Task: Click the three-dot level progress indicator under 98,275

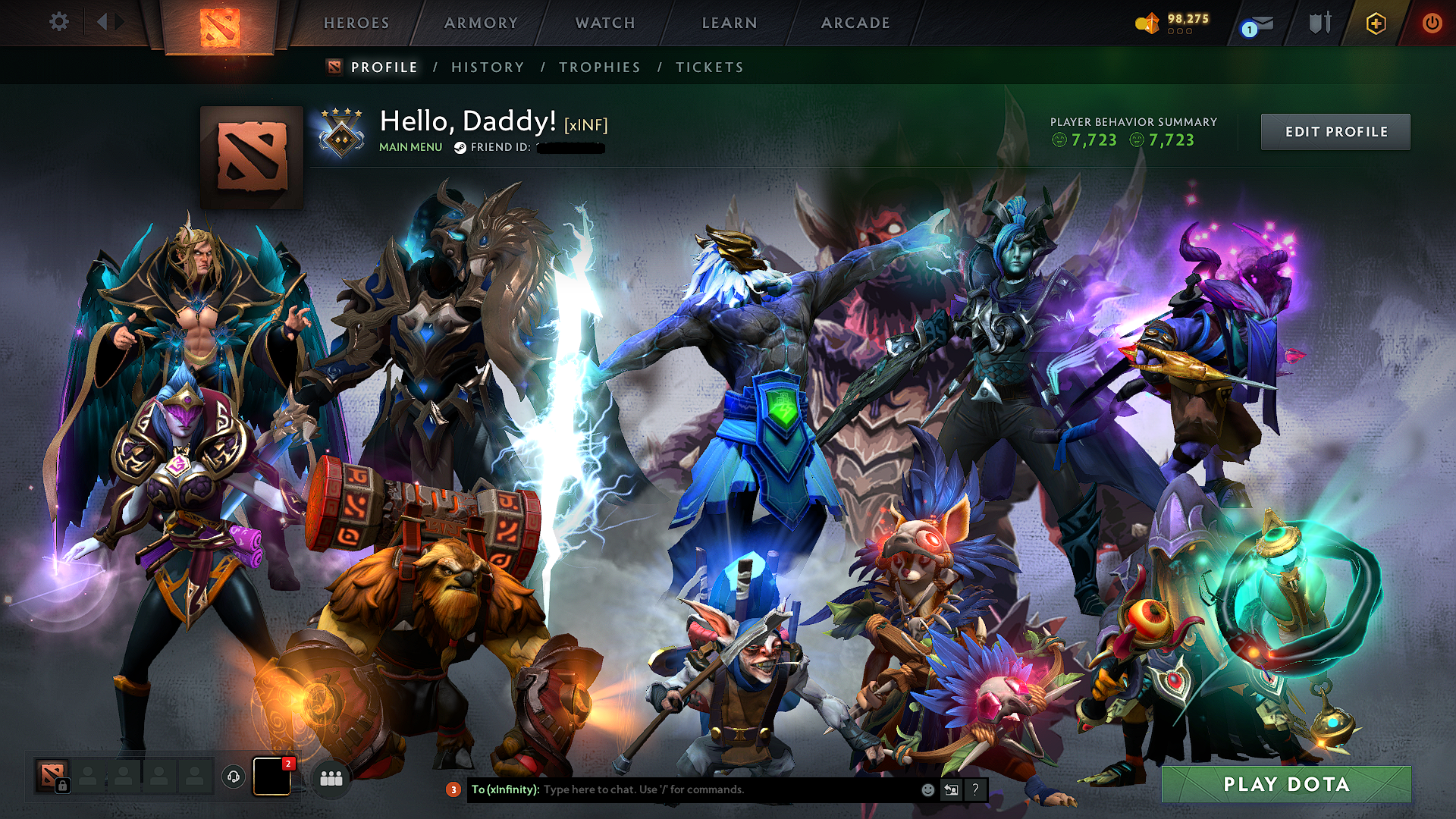Action: tap(1181, 32)
